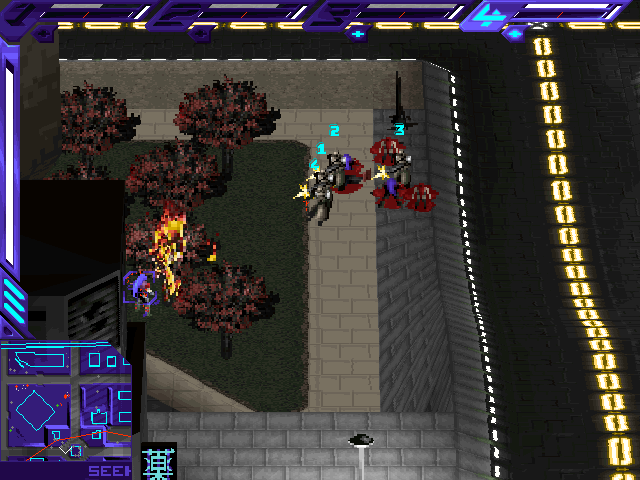Image resolution: width=640 pixels, height=480 pixels.
Task: Open the current weapon icon
Action: coord(158,461)
